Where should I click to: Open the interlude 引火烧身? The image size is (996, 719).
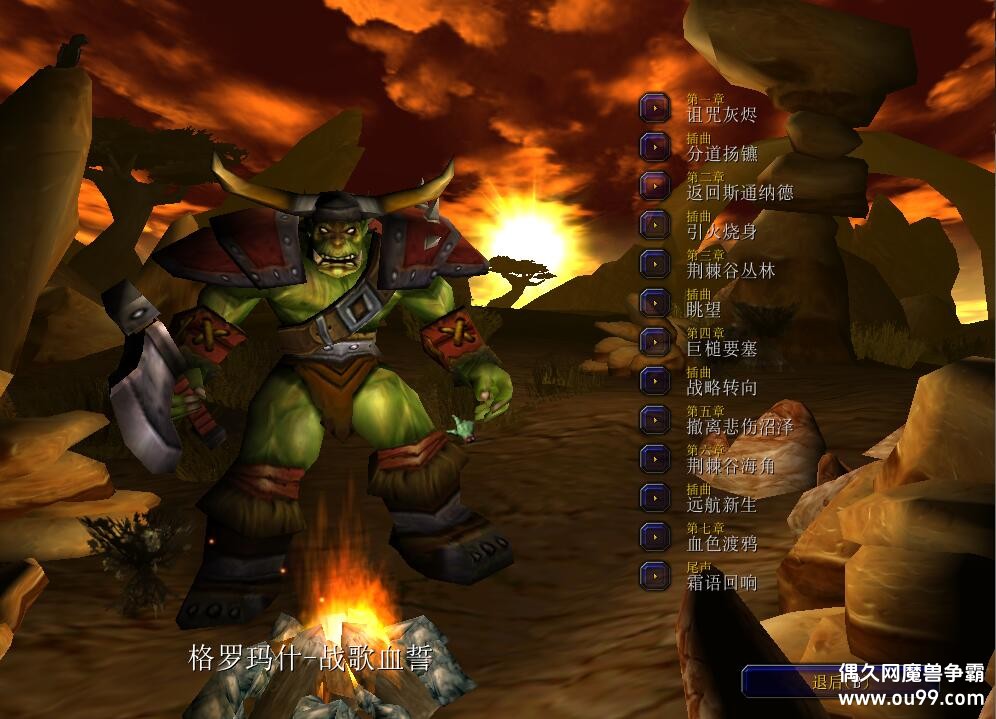655,225
